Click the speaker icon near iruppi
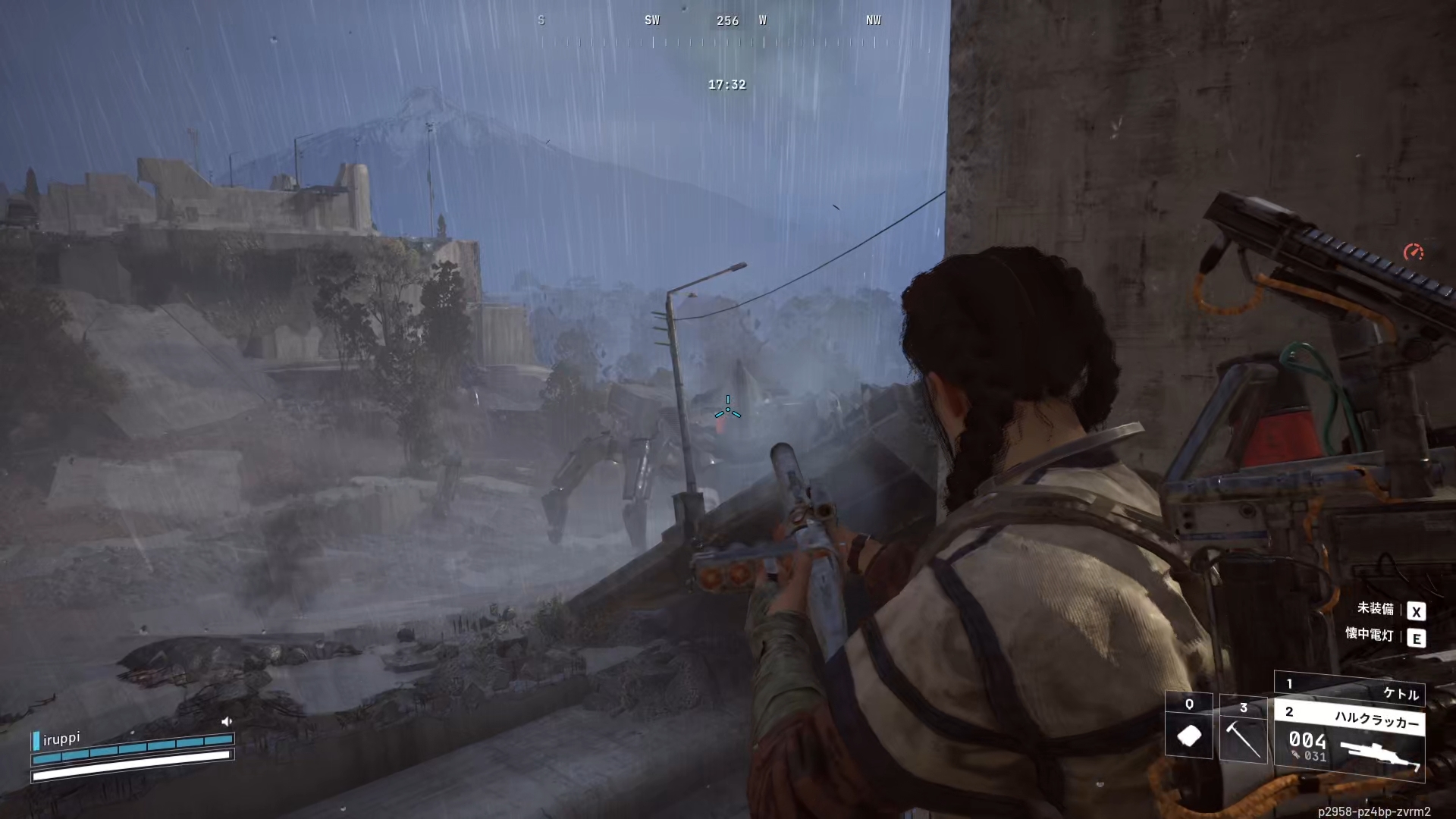 pyautogui.click(x=226, y=721)
